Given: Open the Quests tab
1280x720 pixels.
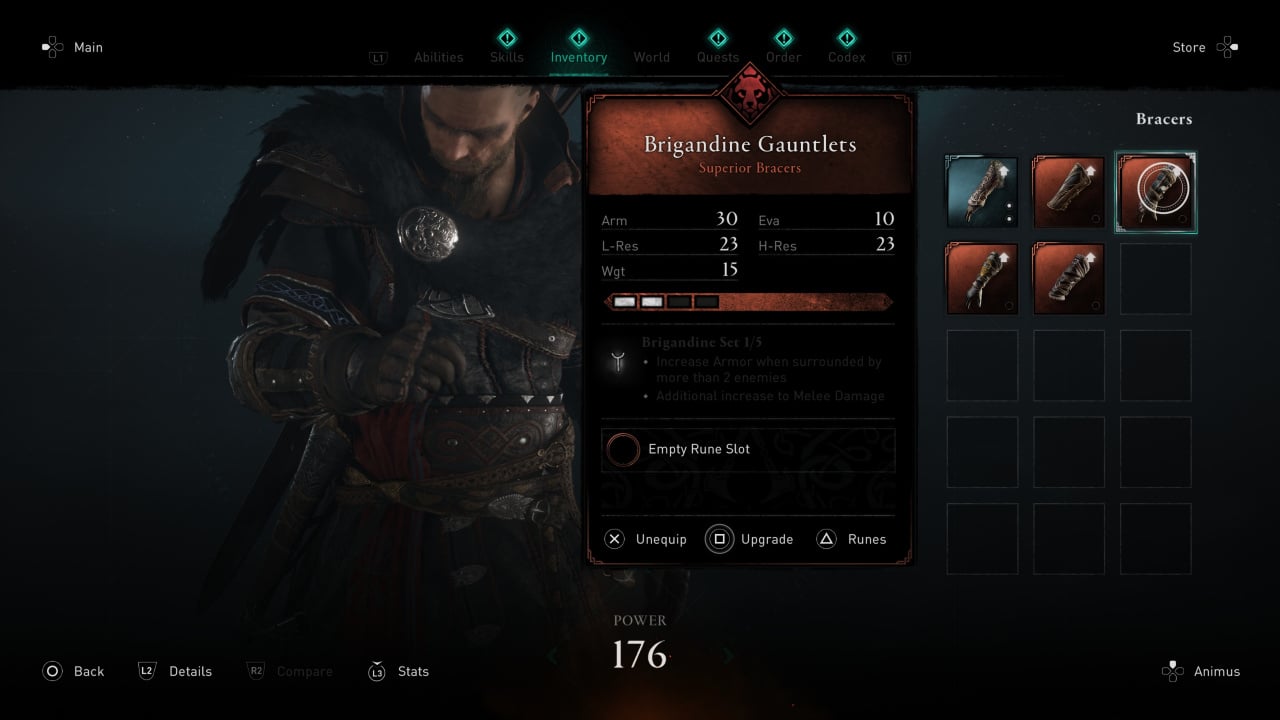Looking at the screenshot, I should pos(718,57).
